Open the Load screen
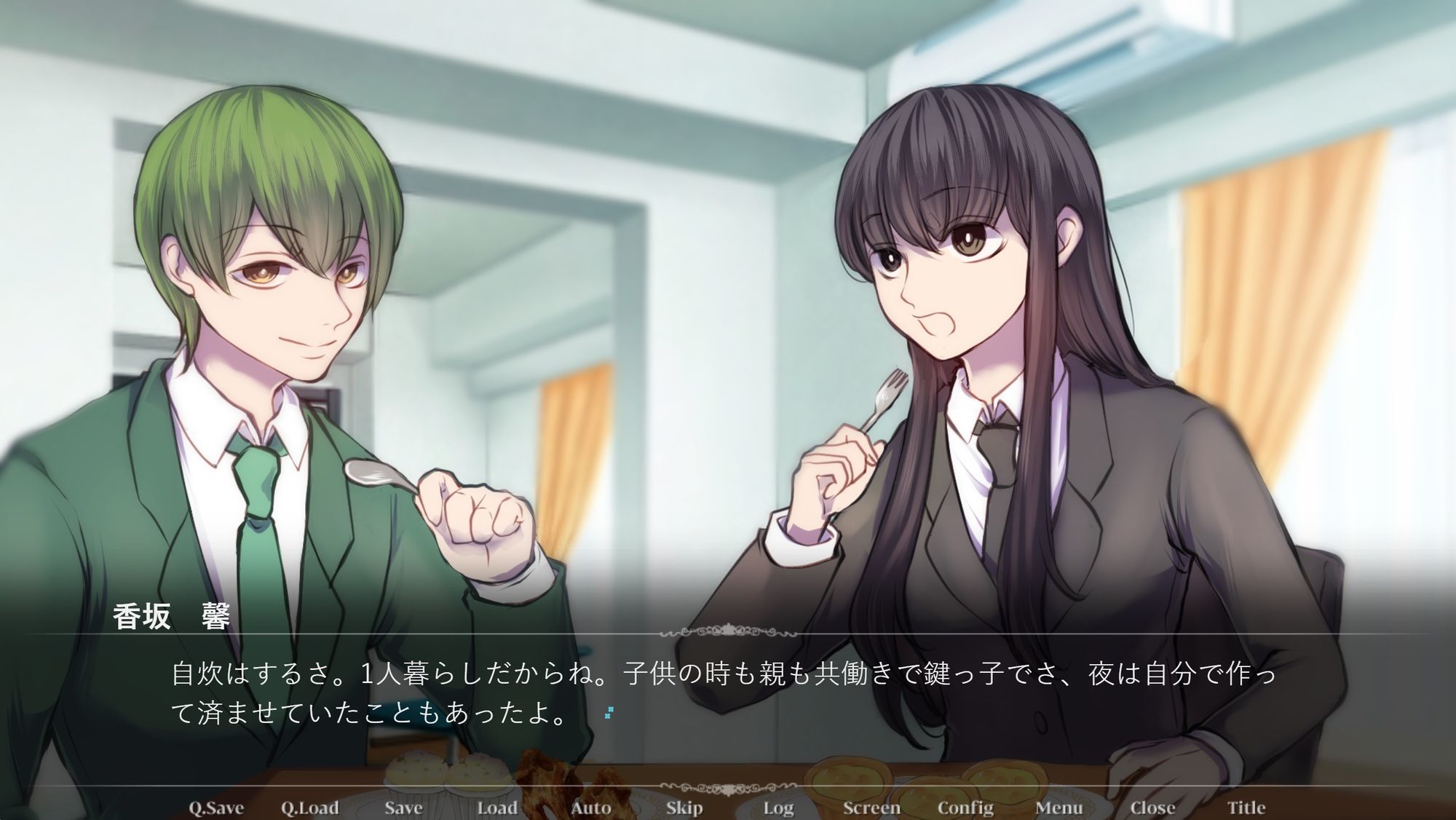Viewport: 1456px width, 820px height. pyautogui.click(x=498, y=807)
